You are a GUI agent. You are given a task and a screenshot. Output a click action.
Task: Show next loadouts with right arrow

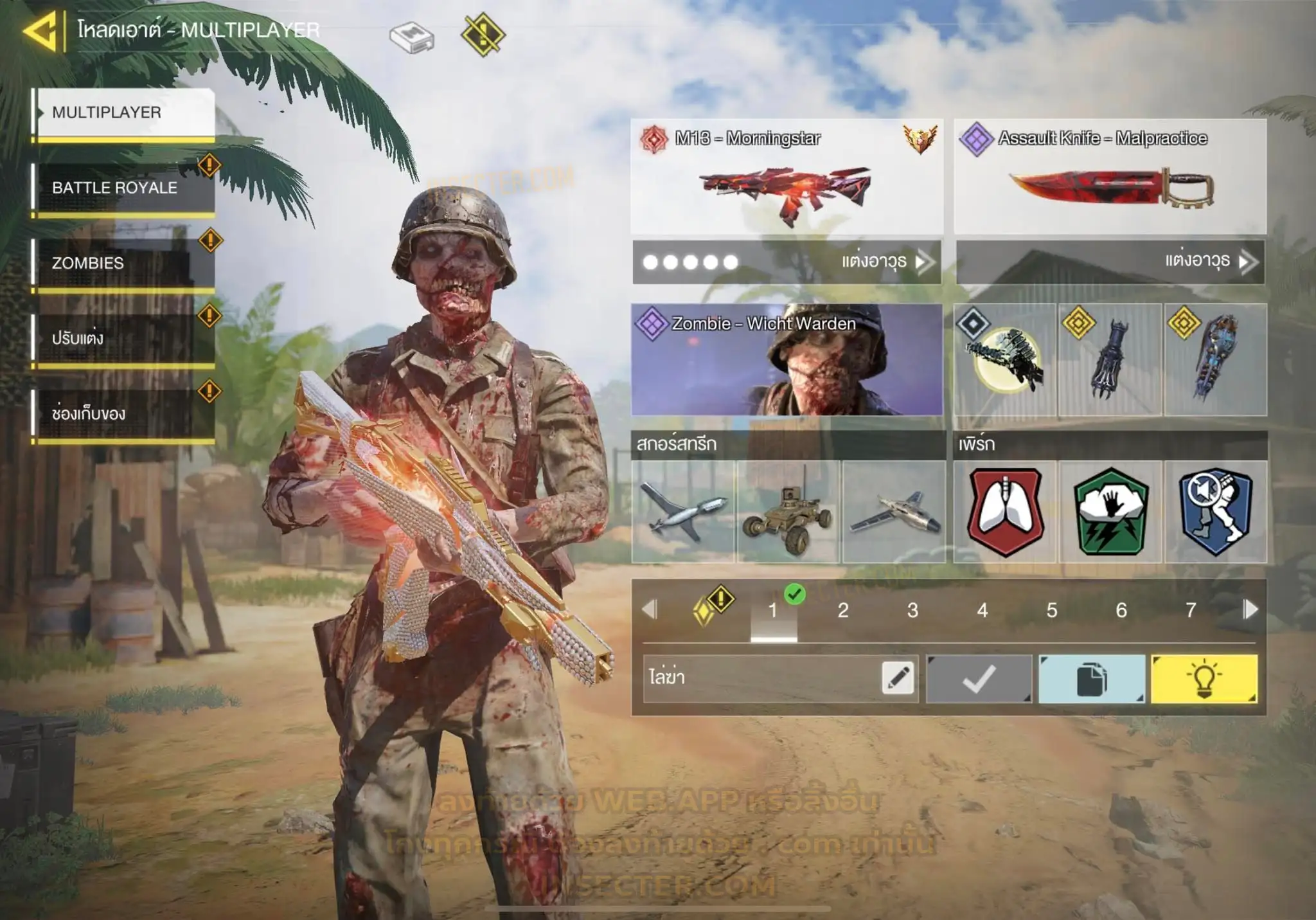(1250, 609)
